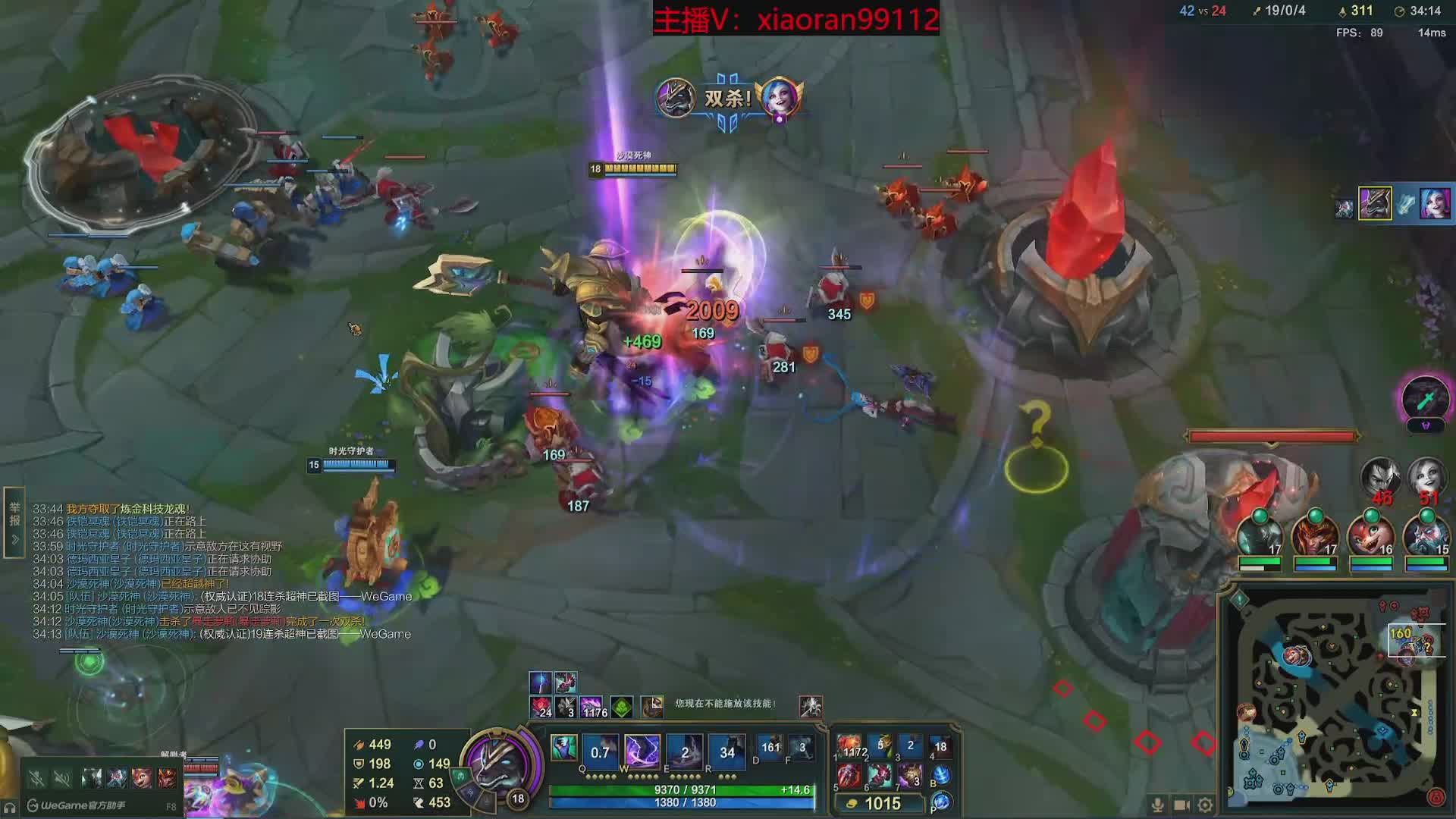Image resolution: width=1456 pixels, height=819 pixels.
Task: Activate the blue trinket in slot 4
Action: tap(940, 747)
